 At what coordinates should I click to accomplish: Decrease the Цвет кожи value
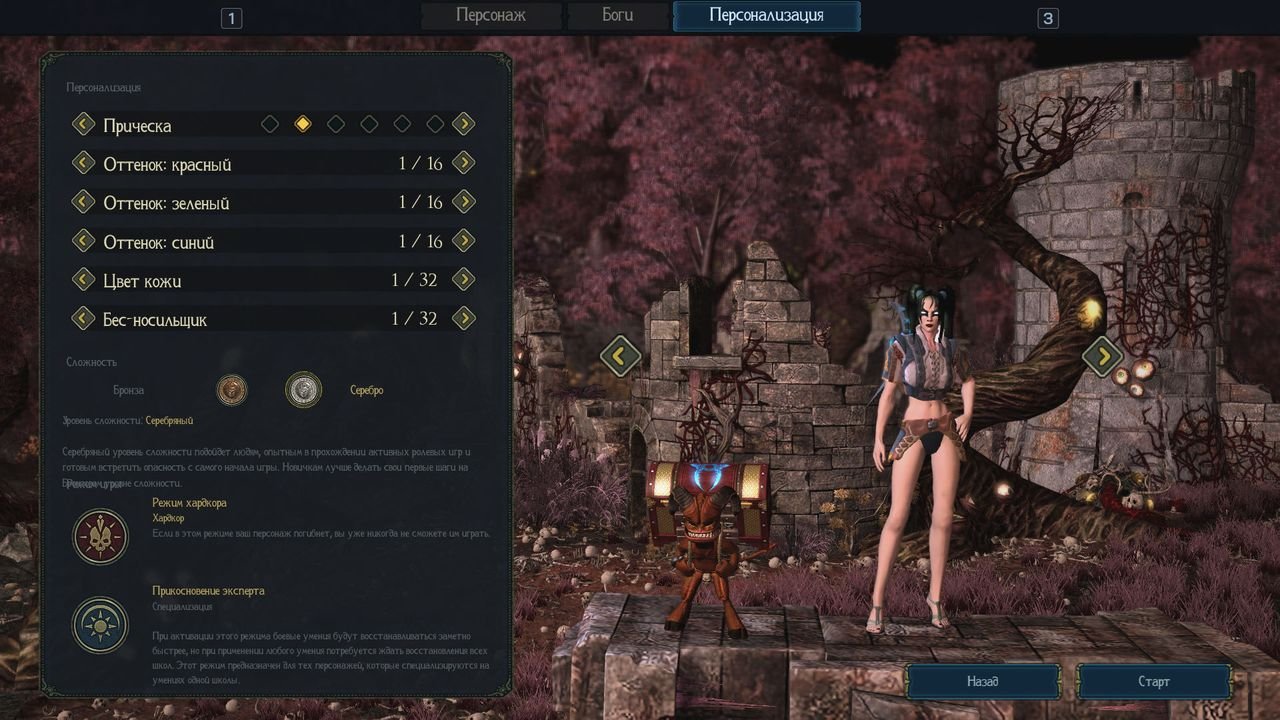point(83,280)
